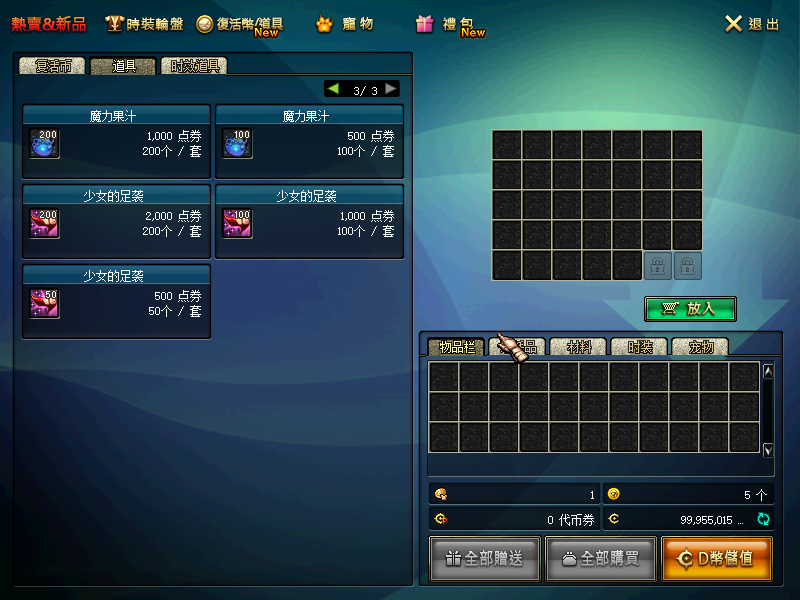
Task: Go to the next shop page
Action: [x=391, y=89]
